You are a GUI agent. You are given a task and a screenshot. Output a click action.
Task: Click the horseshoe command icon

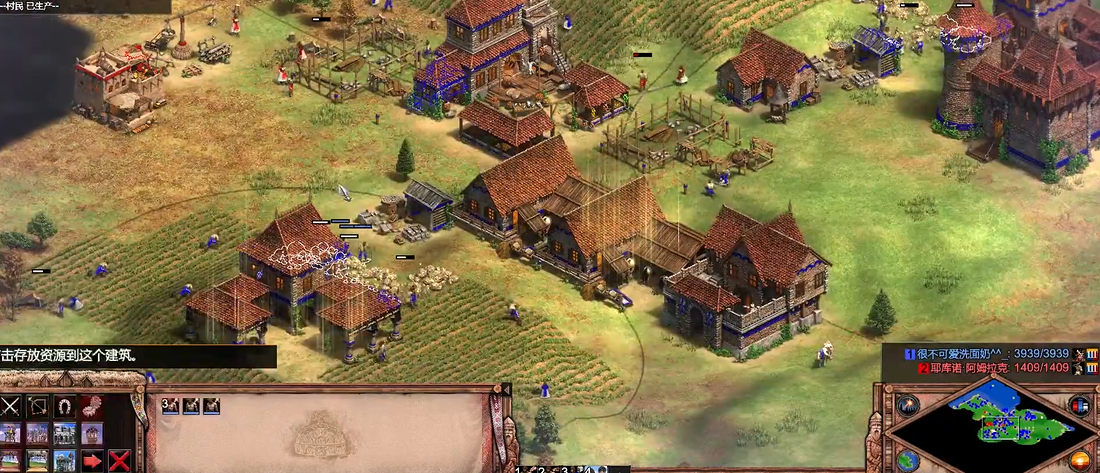pos(65,406)
